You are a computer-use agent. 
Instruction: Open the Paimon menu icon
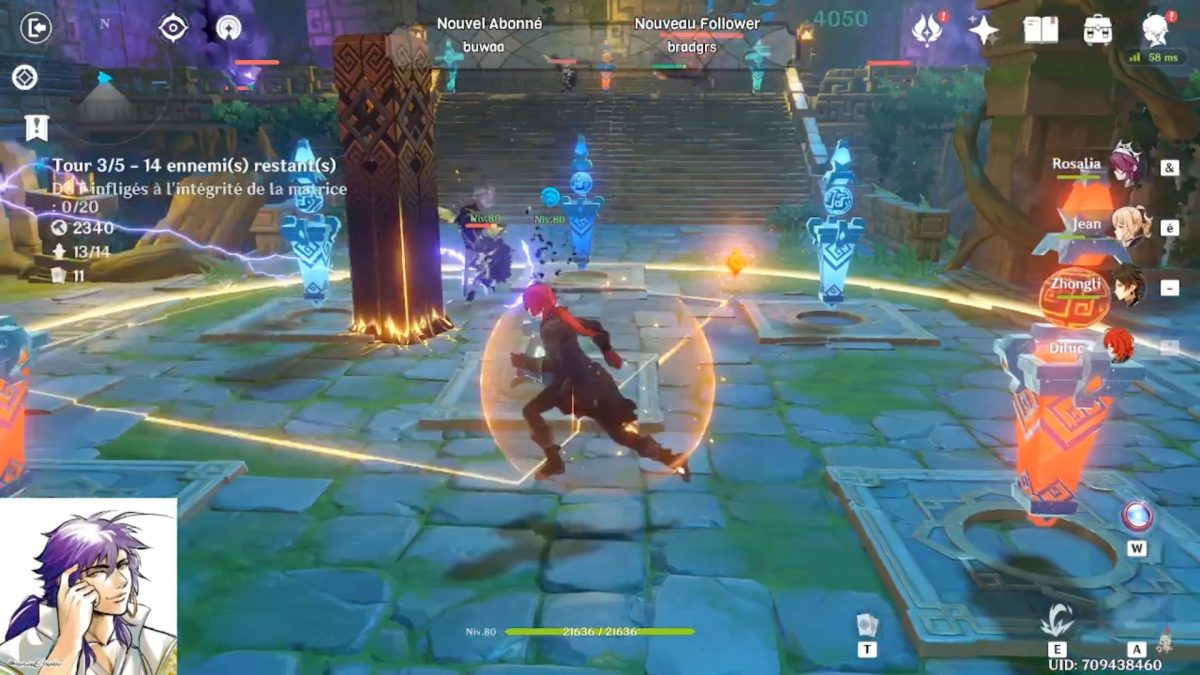[x=1156, y=28]
